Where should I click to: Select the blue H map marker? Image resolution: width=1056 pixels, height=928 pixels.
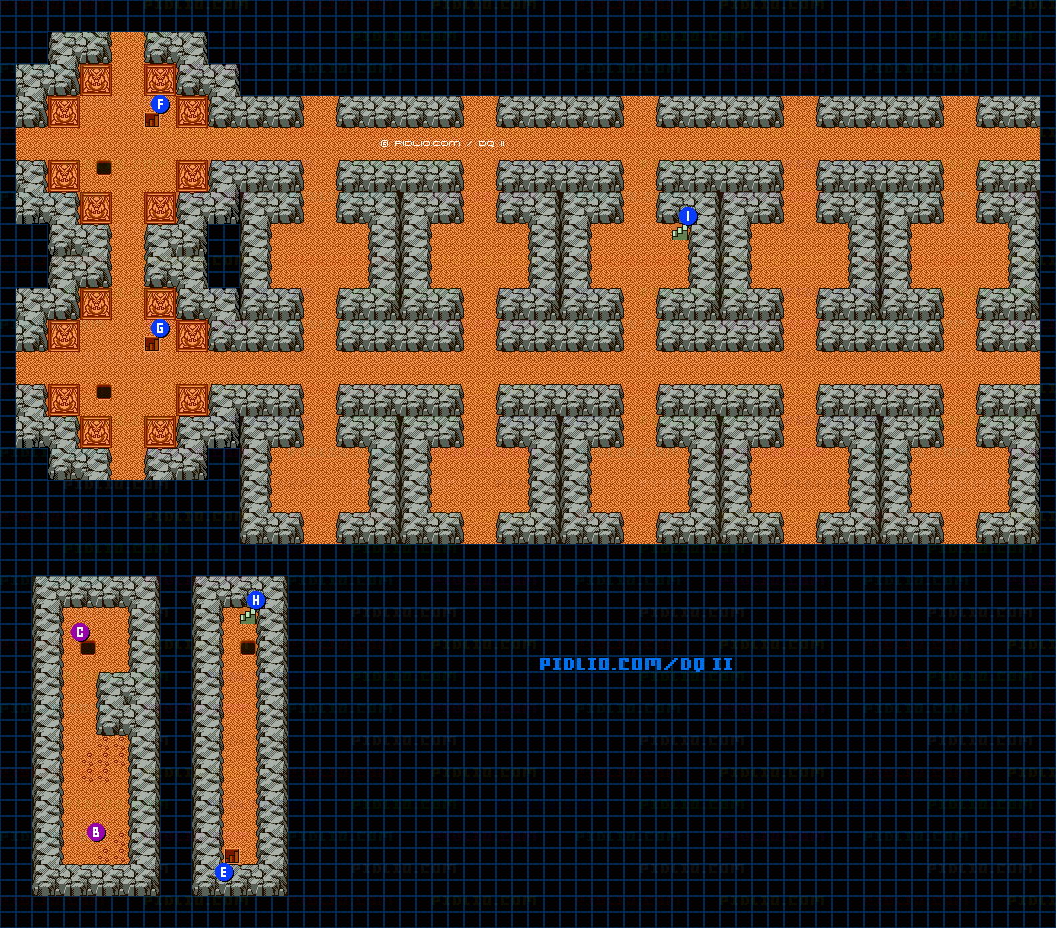(x=256, y=600)
